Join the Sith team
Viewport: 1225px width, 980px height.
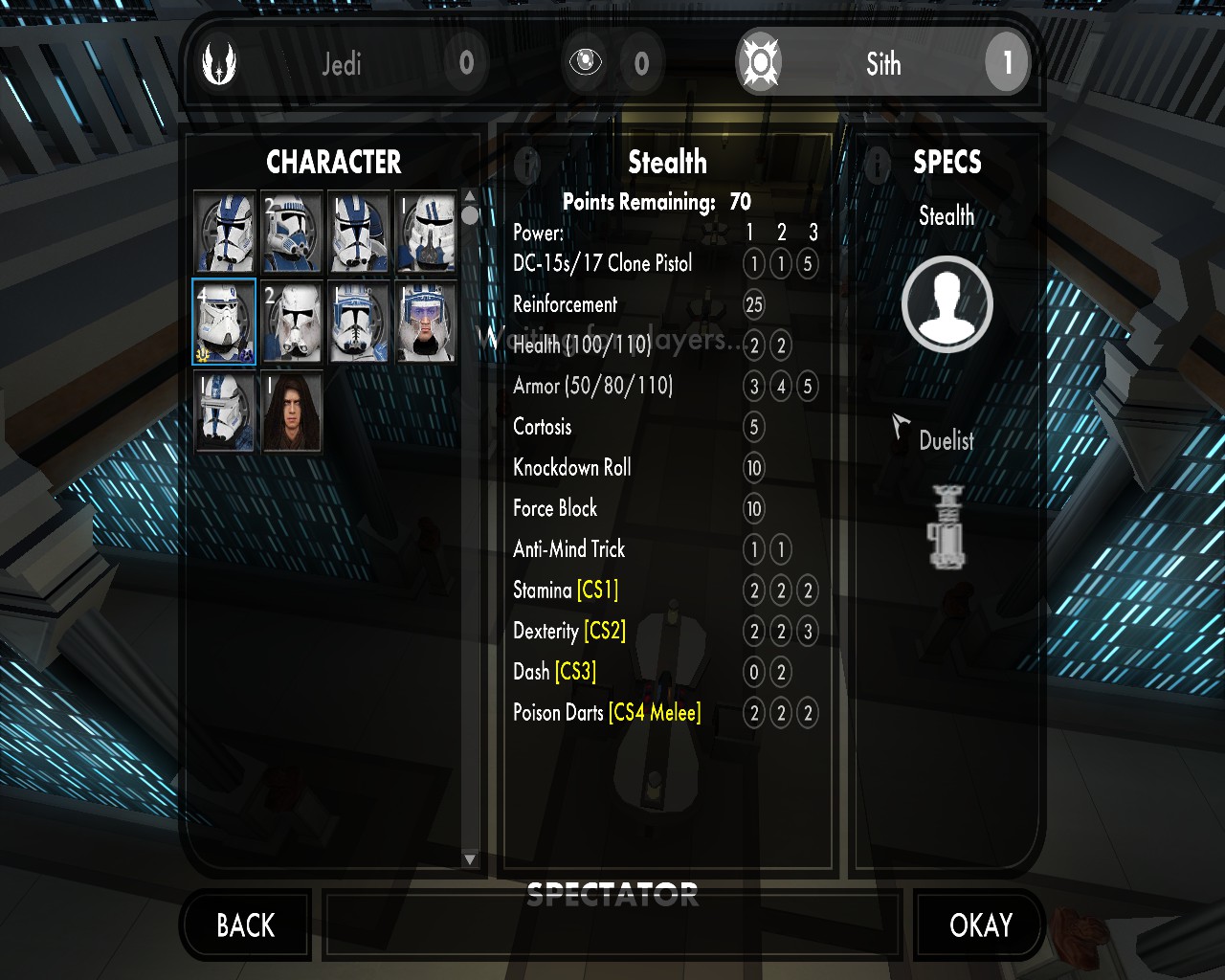coord(882,64)
